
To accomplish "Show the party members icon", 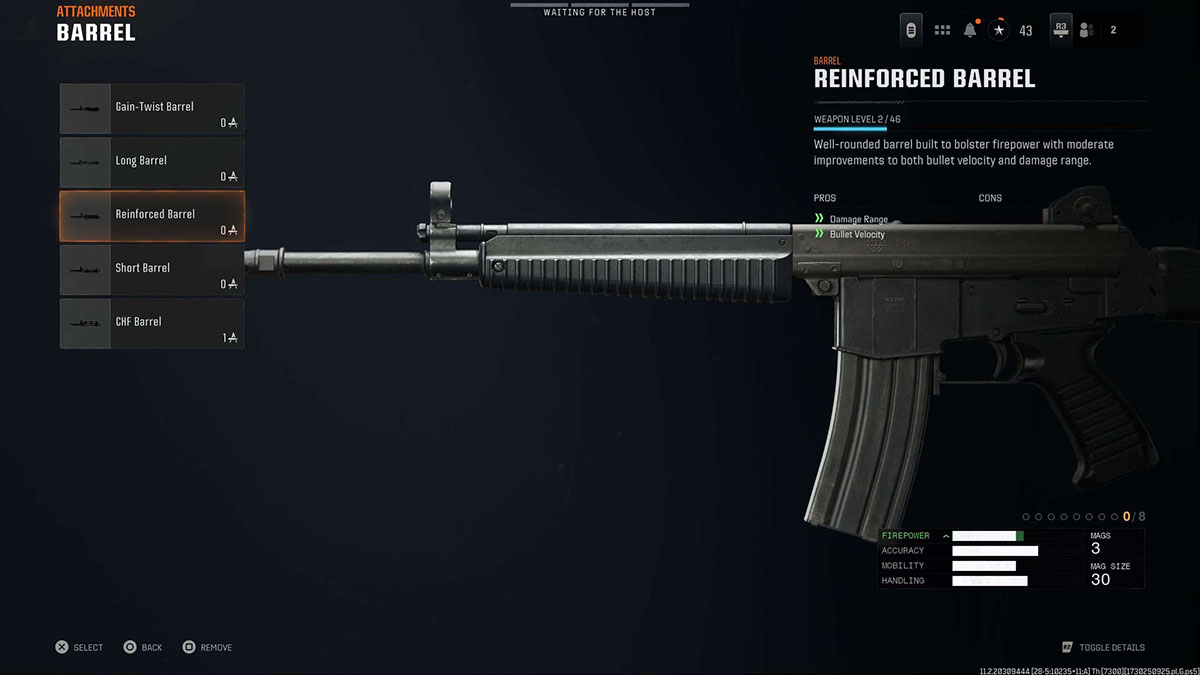I will pos(1086,30).
